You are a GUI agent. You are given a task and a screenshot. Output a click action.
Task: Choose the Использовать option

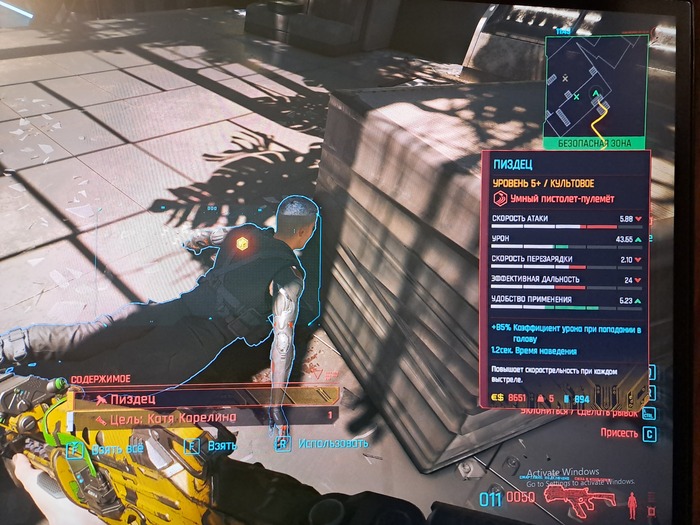pyautogui.click(x=322, y=442)
